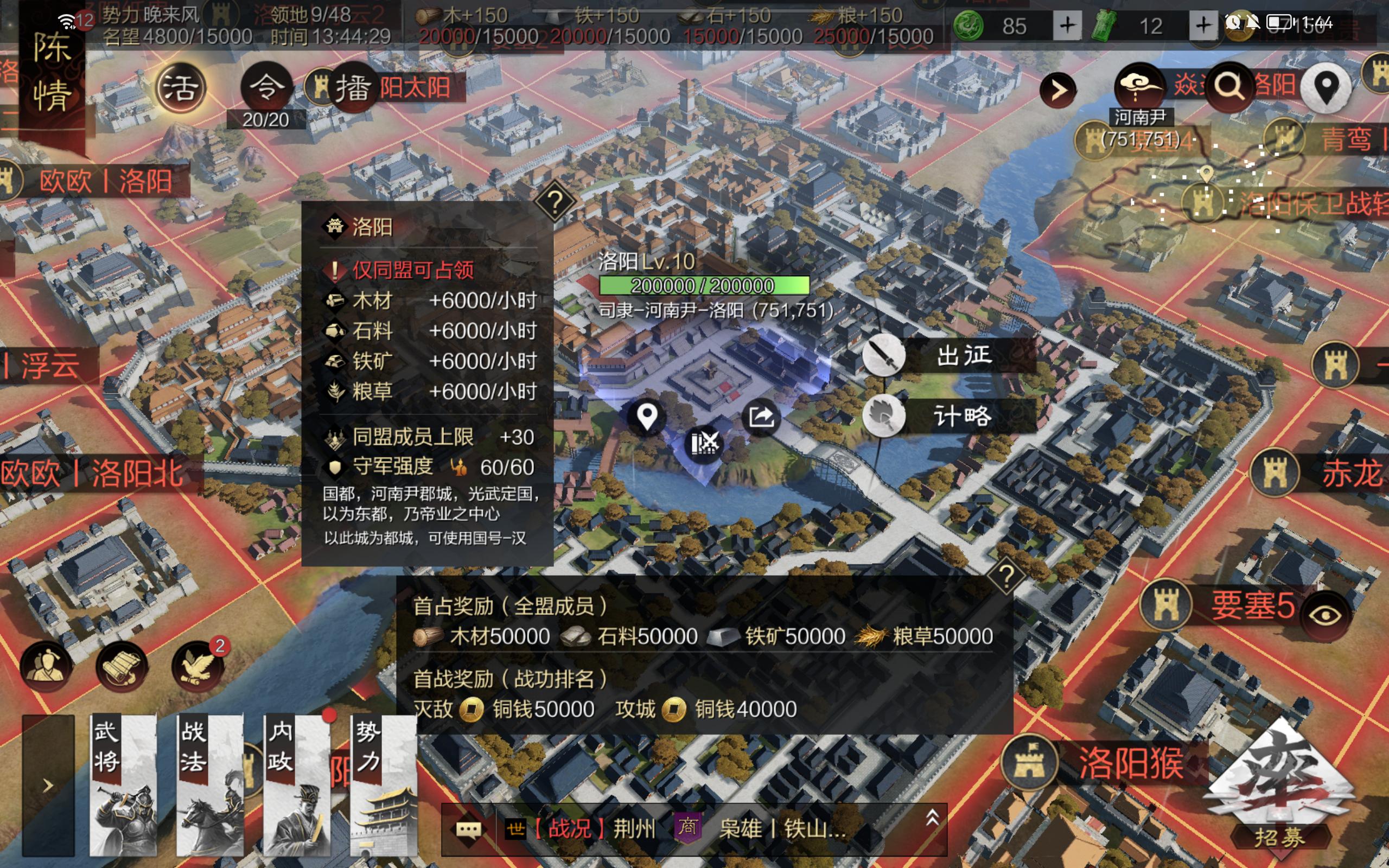Open the chat speech bubble icon
This screenshot has width=1389, height=868.
[x=468, y=829]
